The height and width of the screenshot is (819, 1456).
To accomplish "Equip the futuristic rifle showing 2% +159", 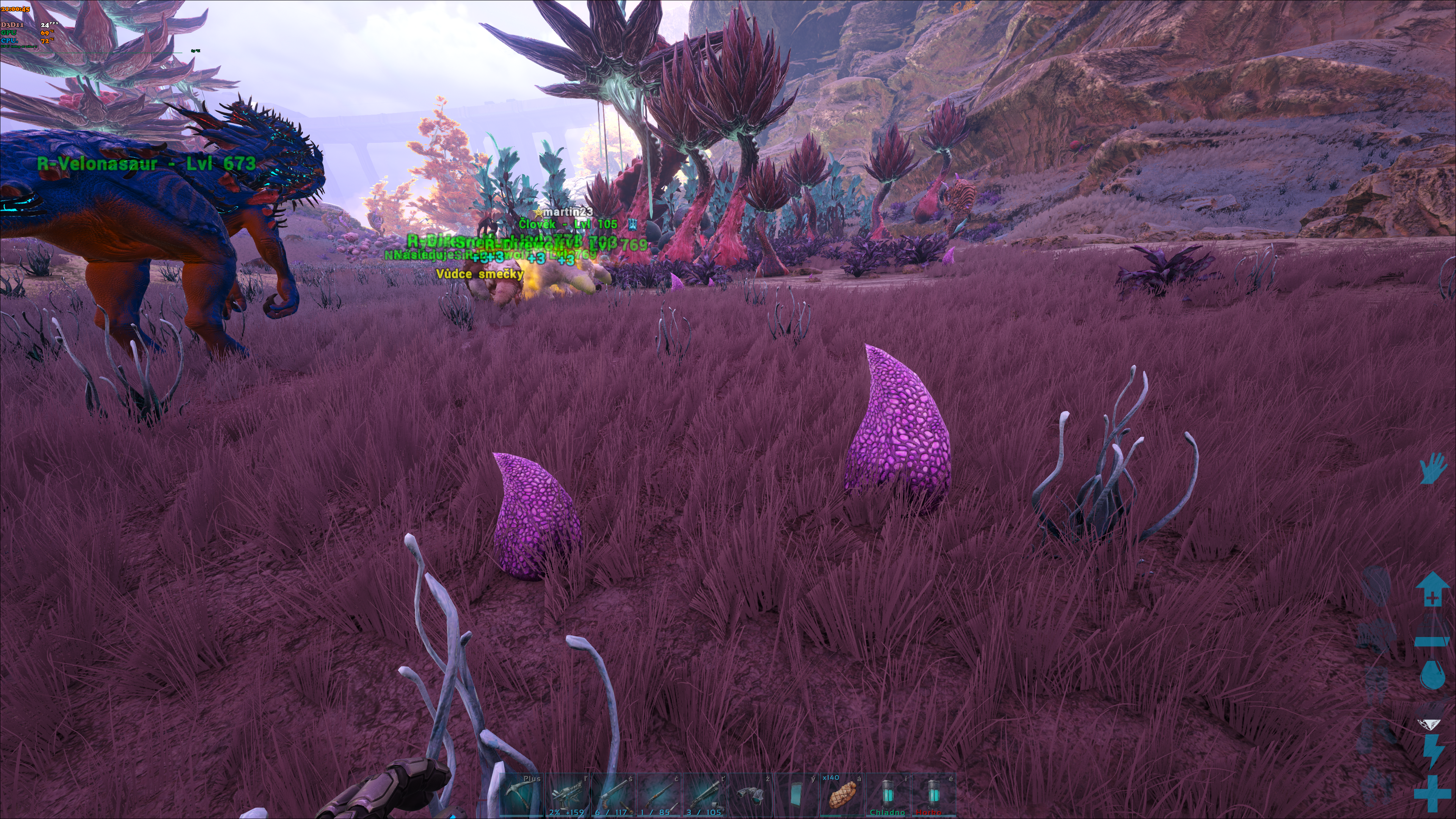I will tap(568, 795).
